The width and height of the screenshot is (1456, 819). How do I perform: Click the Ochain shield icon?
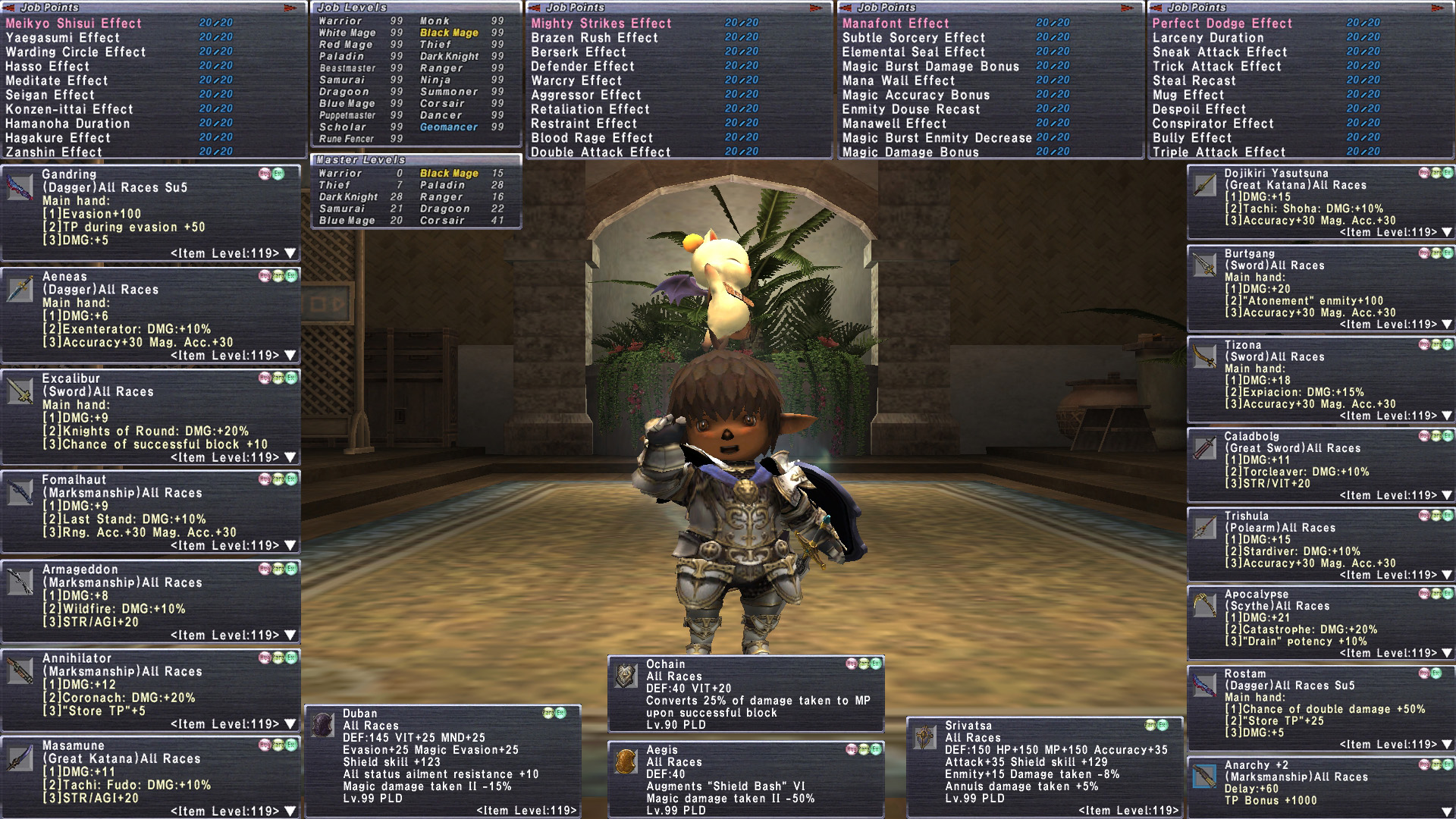point(626,676)
